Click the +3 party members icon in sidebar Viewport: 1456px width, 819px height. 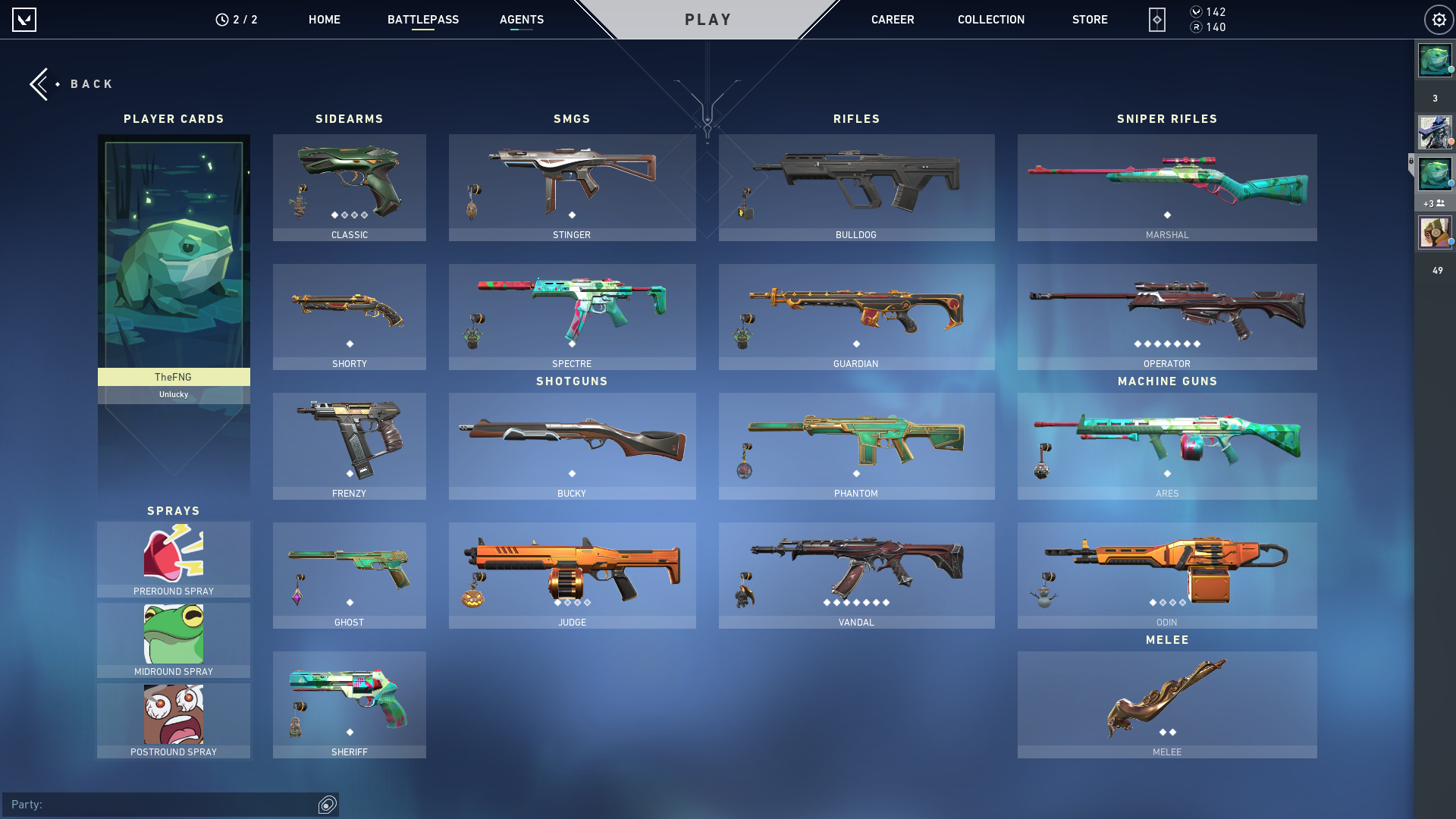pos(1435,203)
